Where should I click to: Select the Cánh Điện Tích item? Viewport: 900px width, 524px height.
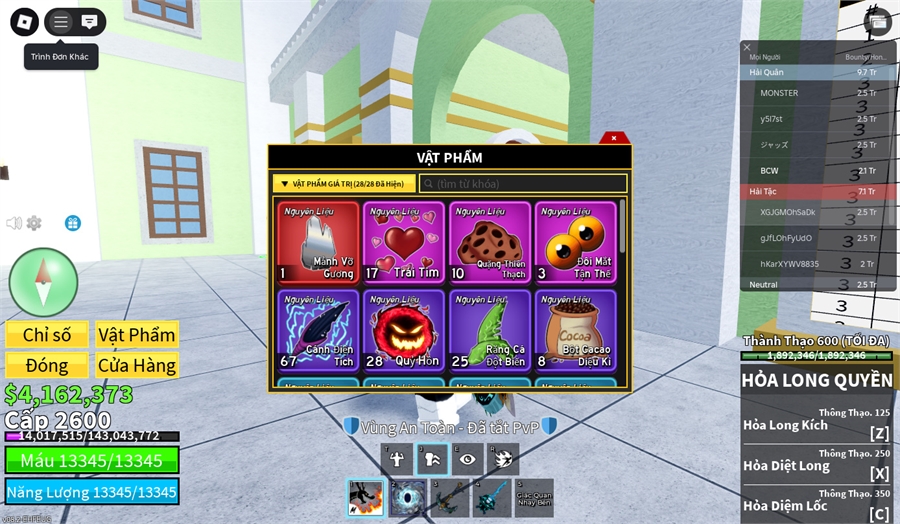coord(318,330)
